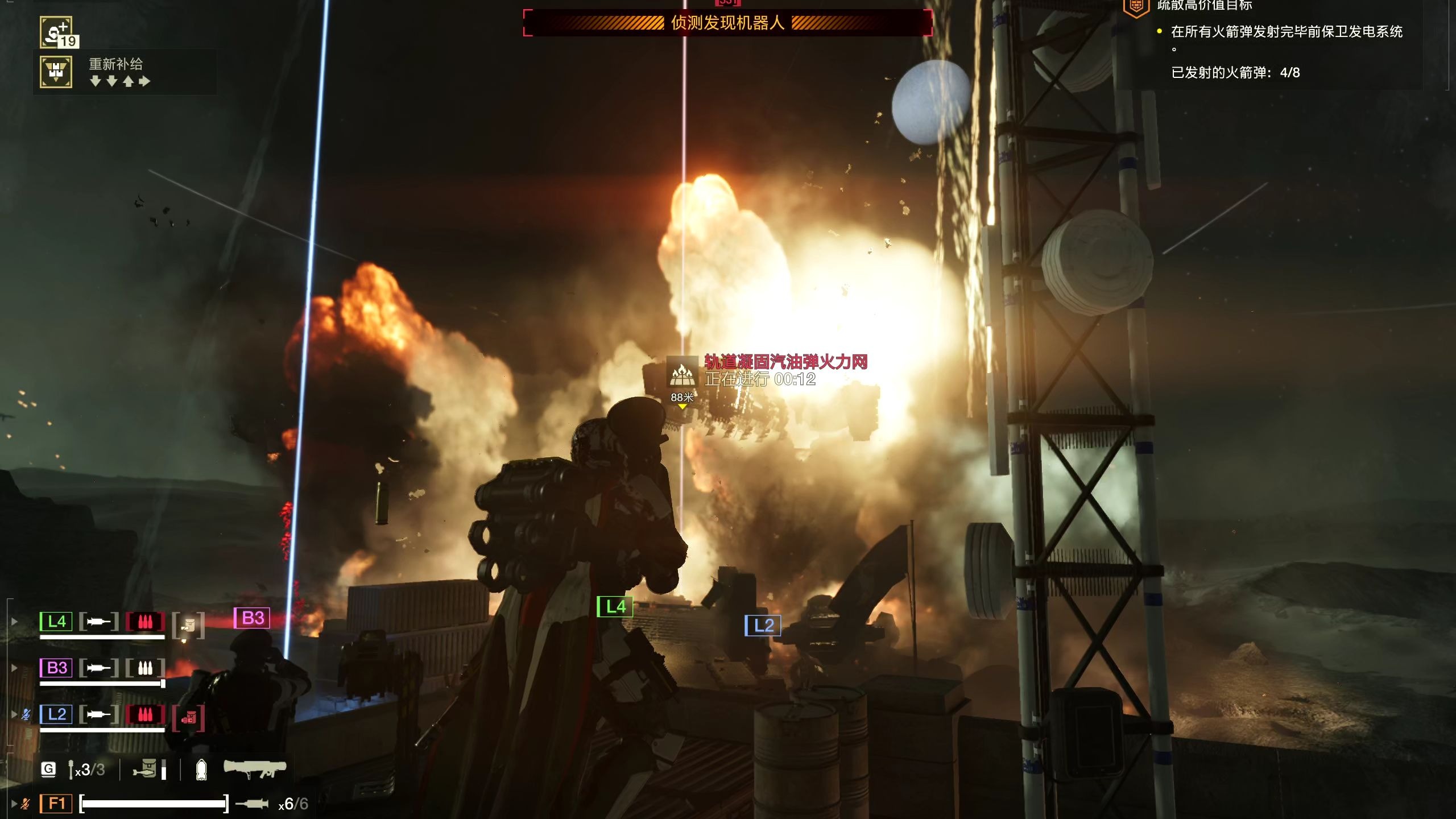Viewport: 1456px width, 819px height.
Task: Select B3's white ammo icon in the squad list
Action: [145, 667]
